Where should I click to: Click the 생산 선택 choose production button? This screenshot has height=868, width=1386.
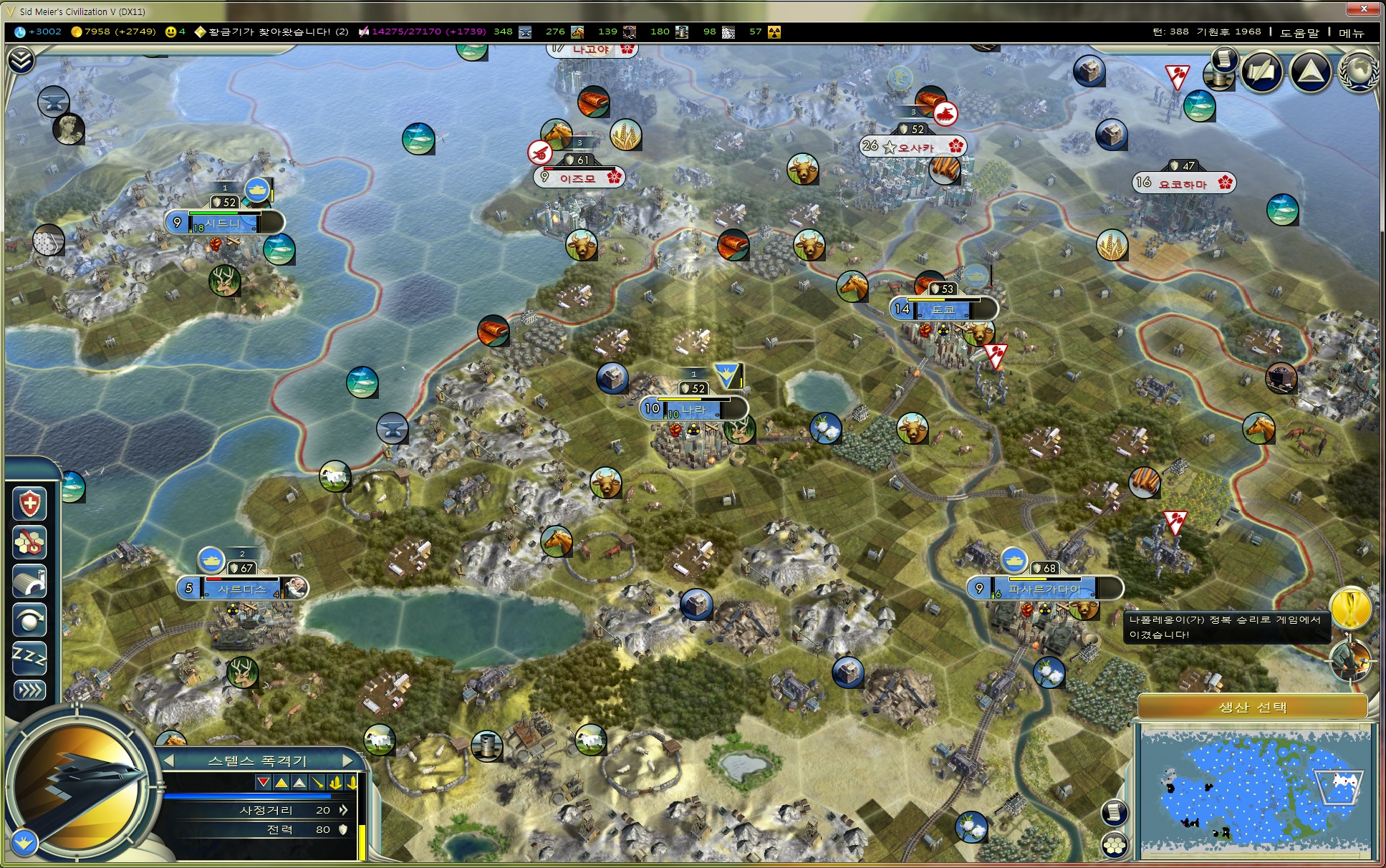pos(1252,708)
